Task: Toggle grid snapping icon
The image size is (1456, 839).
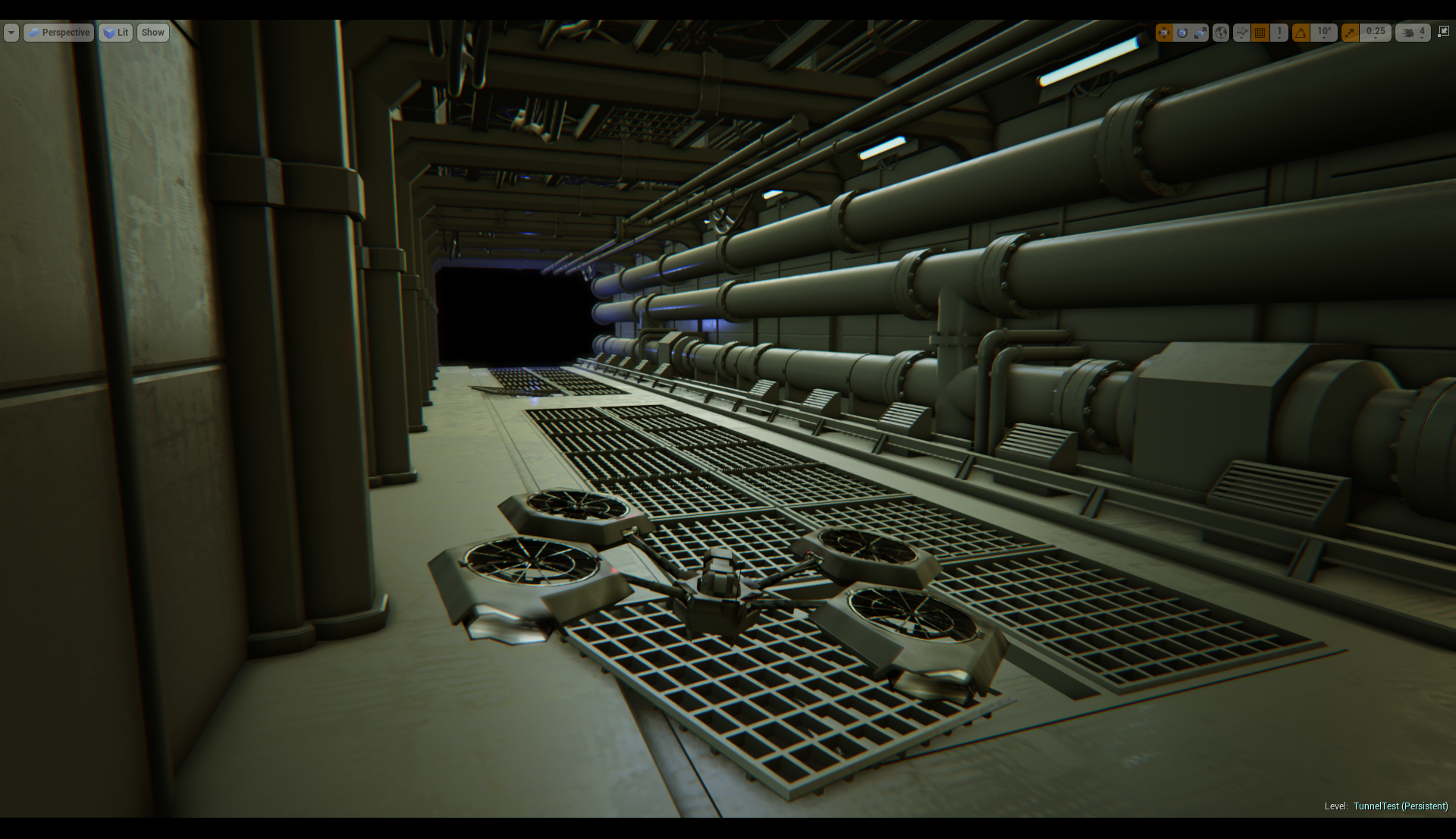Action: pos(1260,33)
